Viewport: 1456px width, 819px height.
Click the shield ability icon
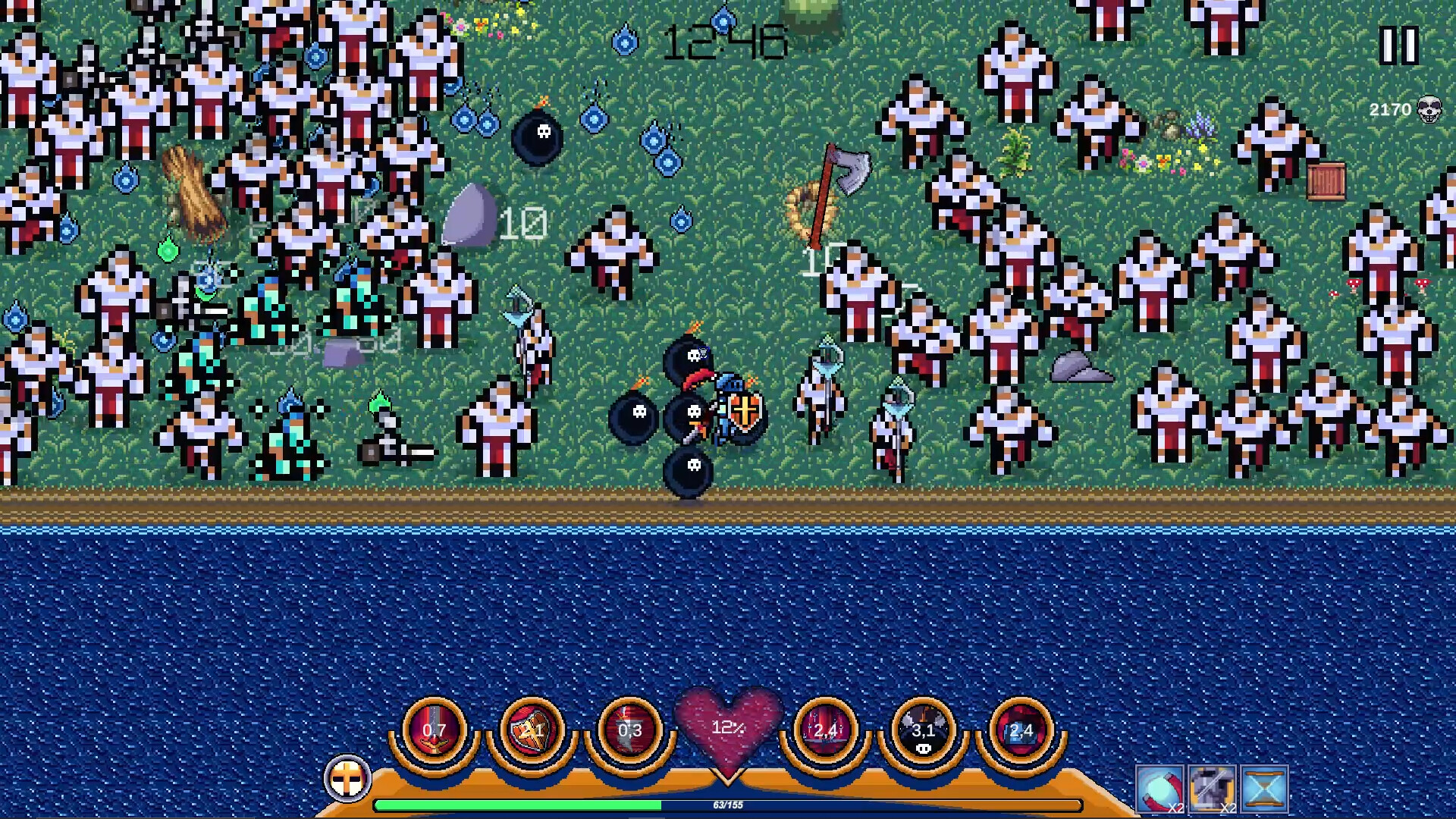click(533, 730)
